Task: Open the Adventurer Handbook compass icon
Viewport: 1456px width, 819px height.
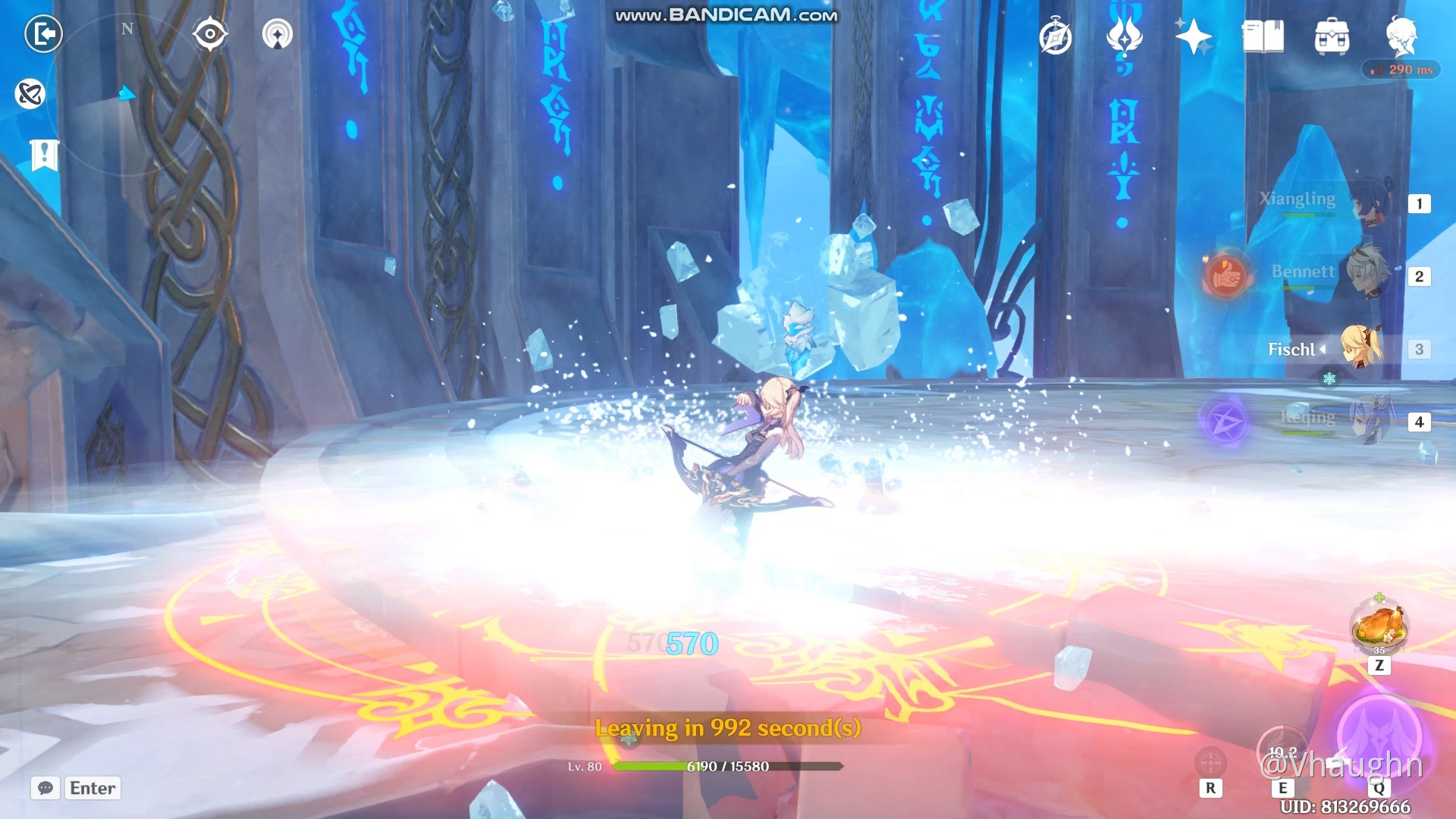Action: tap(1056, 36)
